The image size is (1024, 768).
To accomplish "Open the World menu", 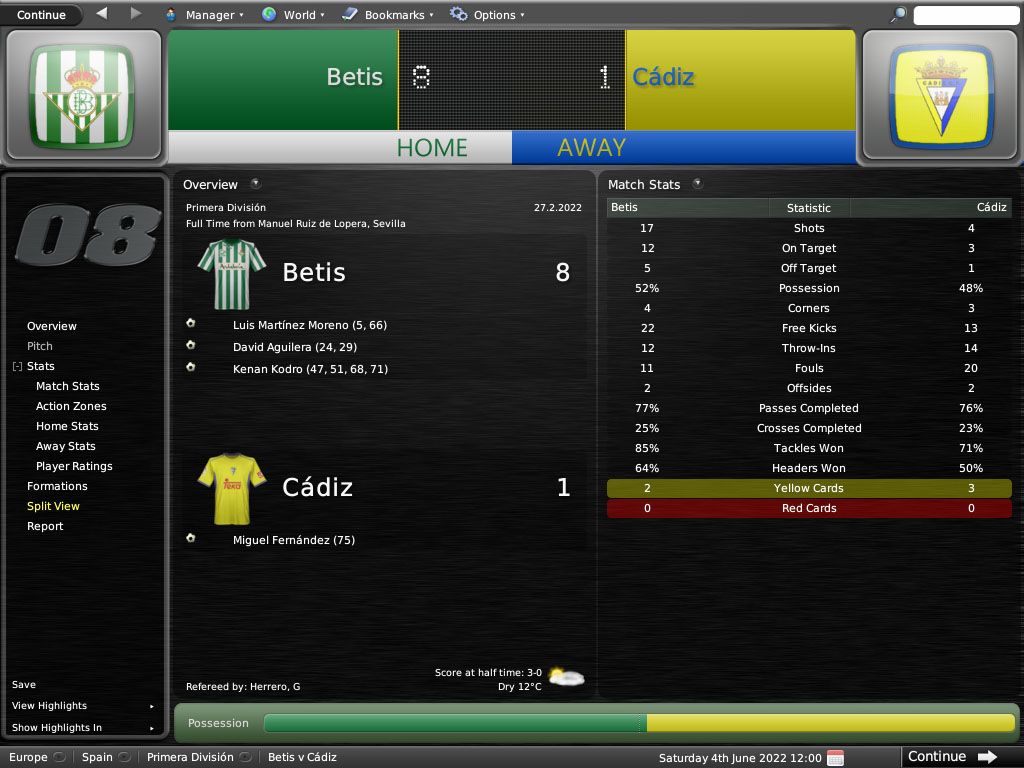I will 293,15.
